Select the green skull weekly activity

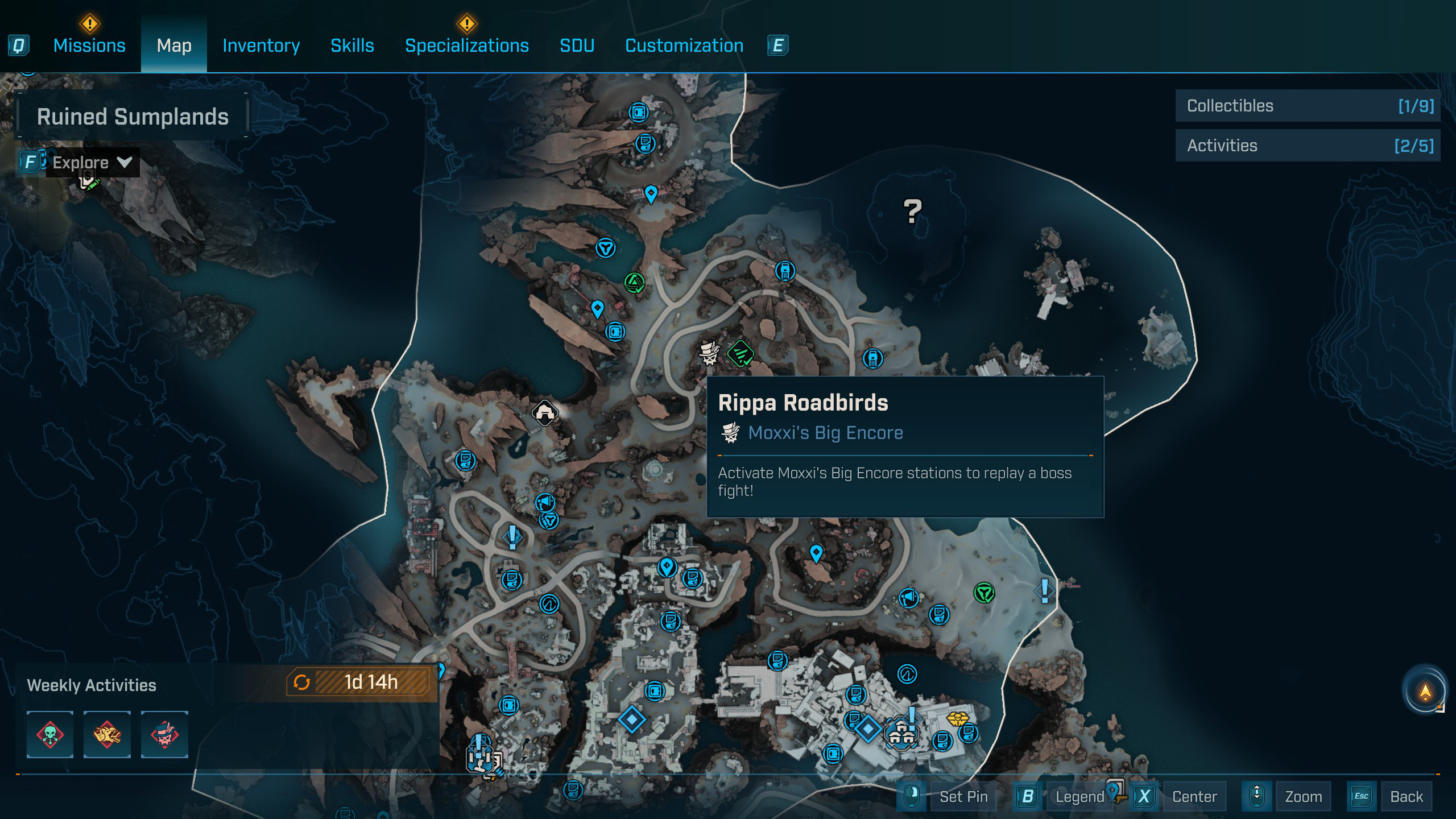tap(50, 734)
